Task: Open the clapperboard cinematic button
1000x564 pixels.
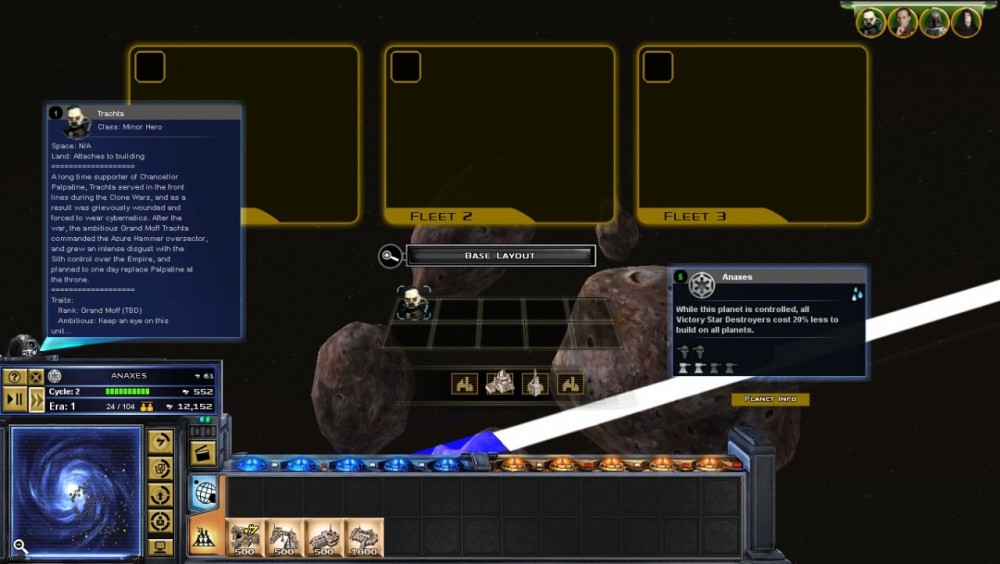Action: click(x=203, y=452)
